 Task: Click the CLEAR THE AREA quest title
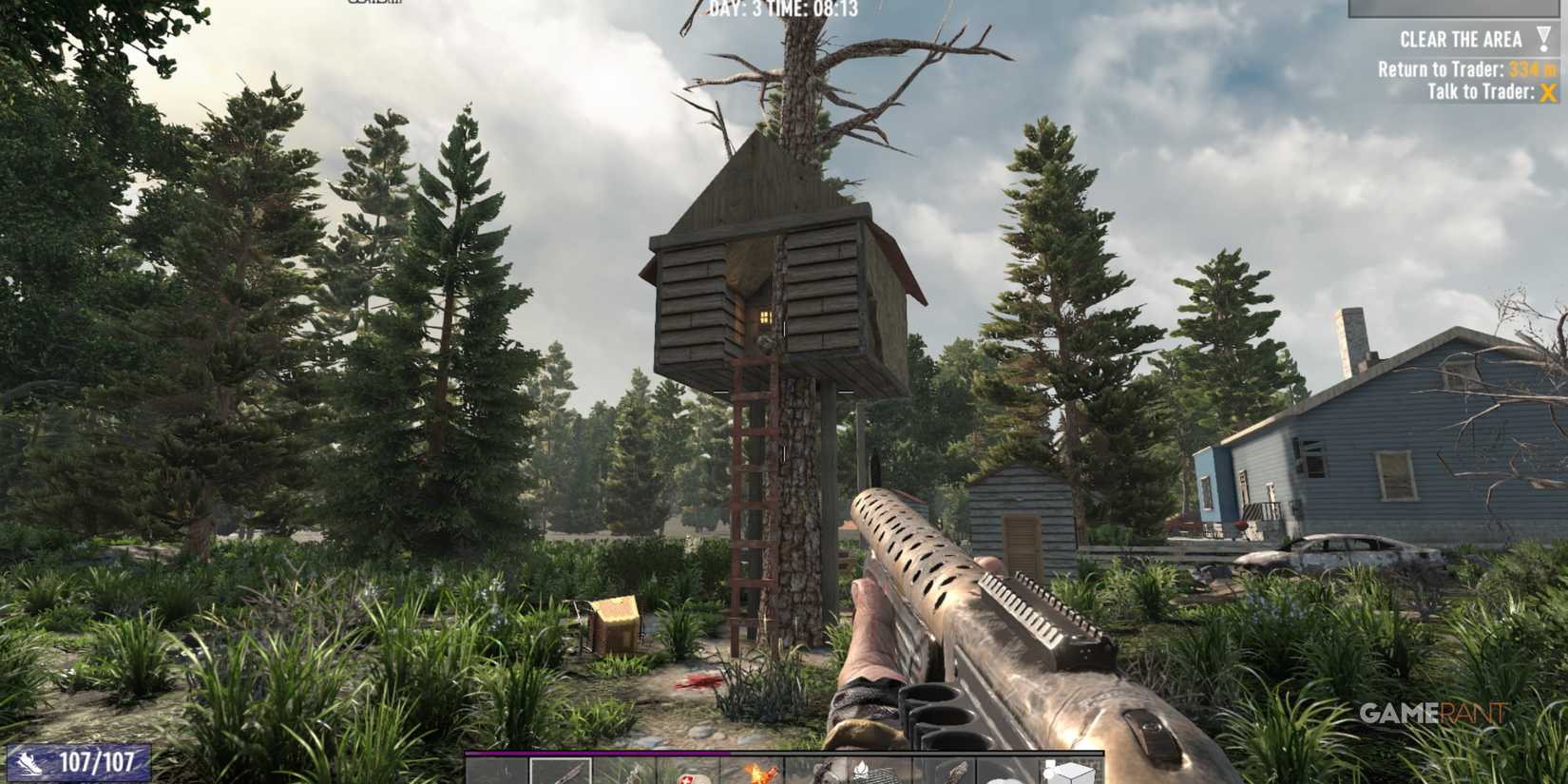[x=1461, y=39]
